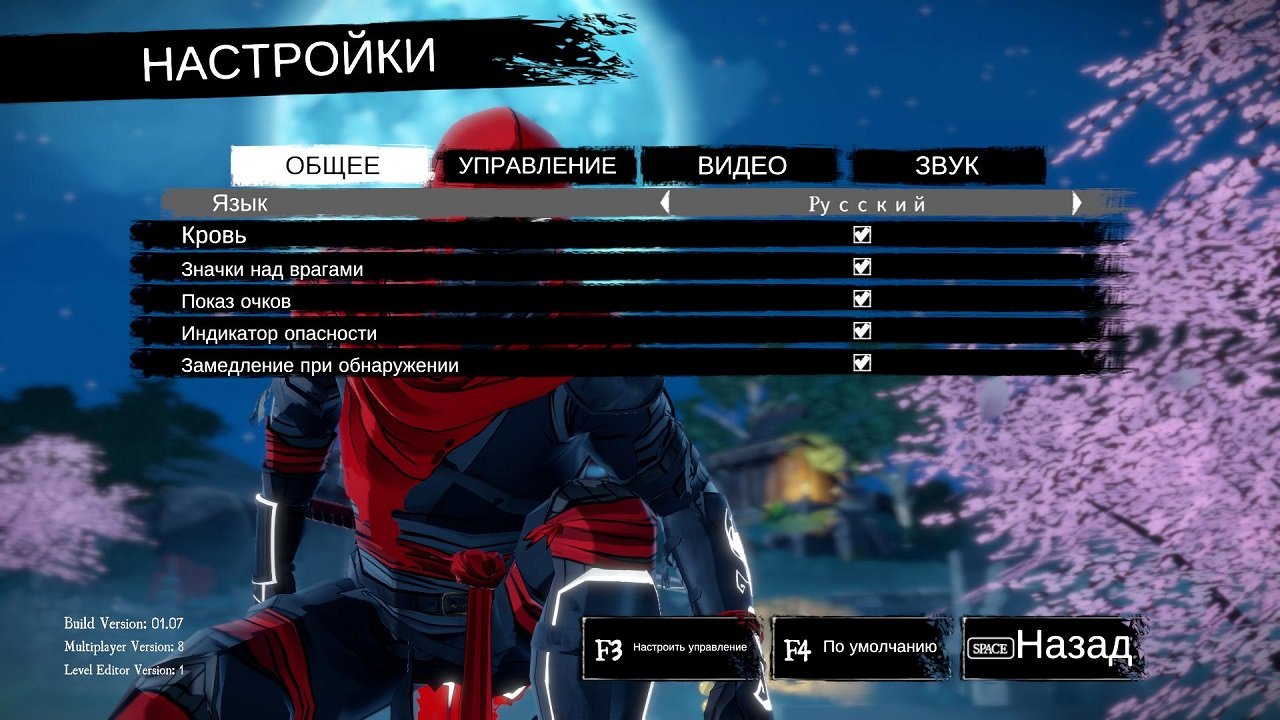
Task: Select the ЗВУК tab
Action: click(947, 166)
